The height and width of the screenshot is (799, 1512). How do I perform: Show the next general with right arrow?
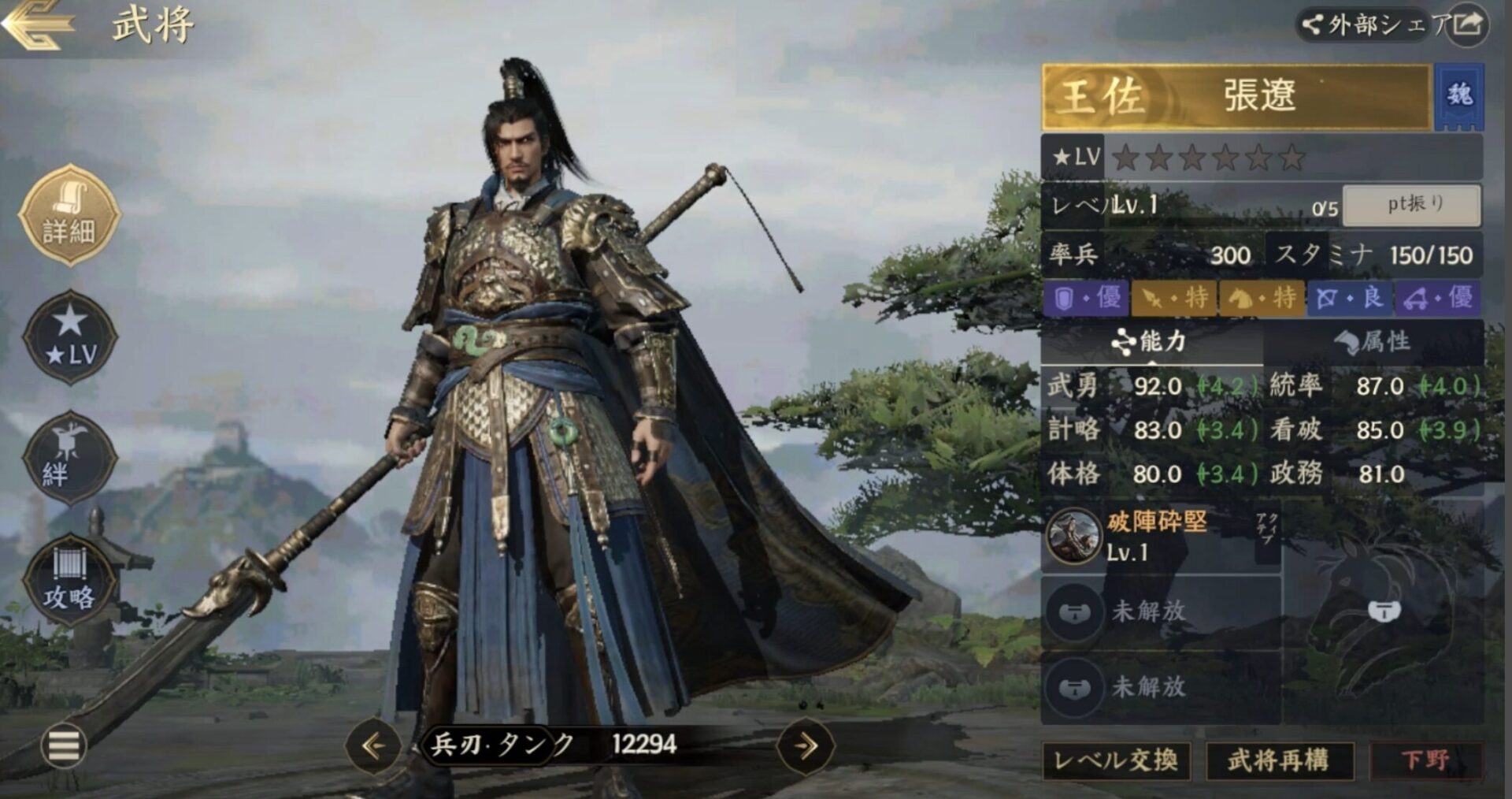coord(805,745)
